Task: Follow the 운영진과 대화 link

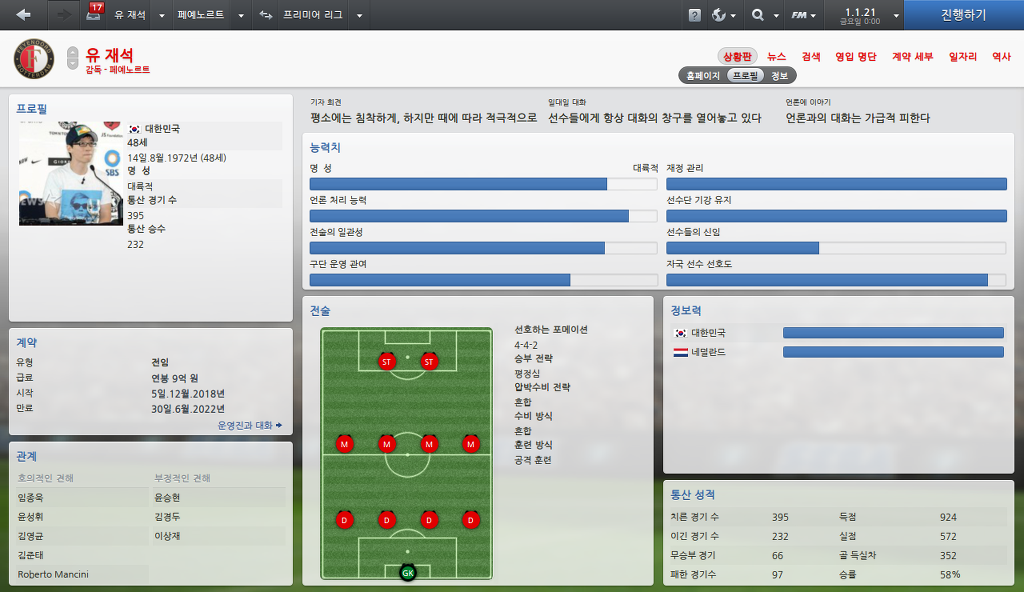Action: point(249,425)
